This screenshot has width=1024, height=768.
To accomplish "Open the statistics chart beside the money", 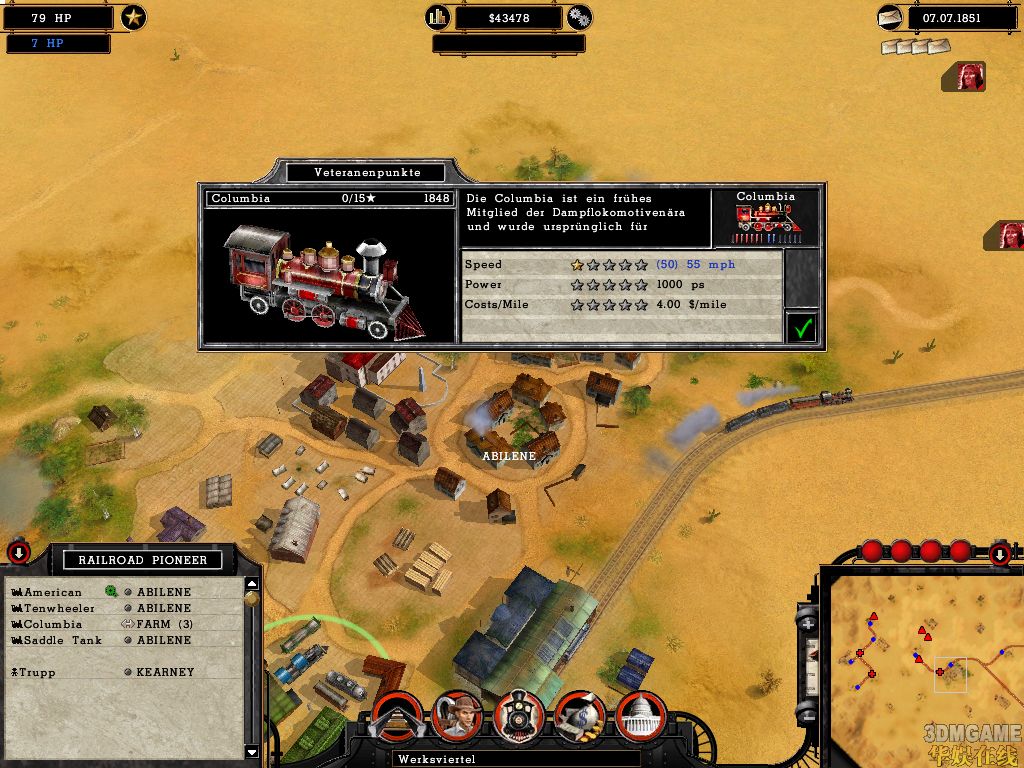I will [437, 17].
